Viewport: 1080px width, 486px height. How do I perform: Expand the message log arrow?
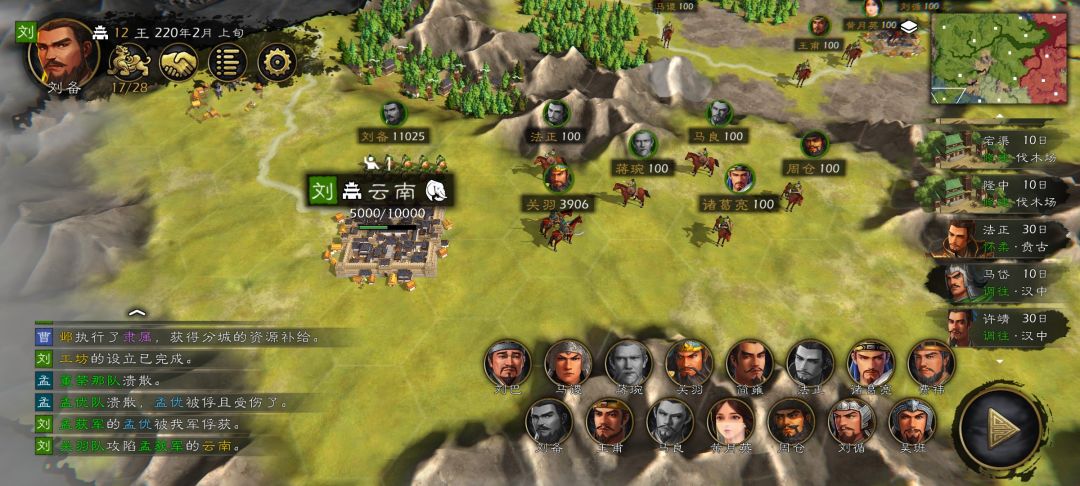click(137, 313)
